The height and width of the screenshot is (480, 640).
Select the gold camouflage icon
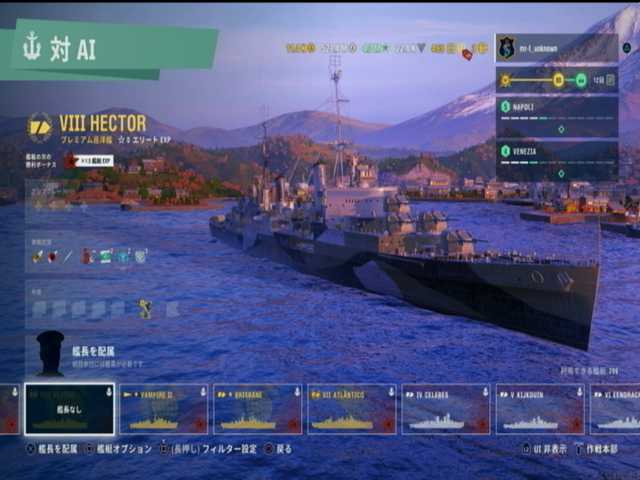pos(145,309)
